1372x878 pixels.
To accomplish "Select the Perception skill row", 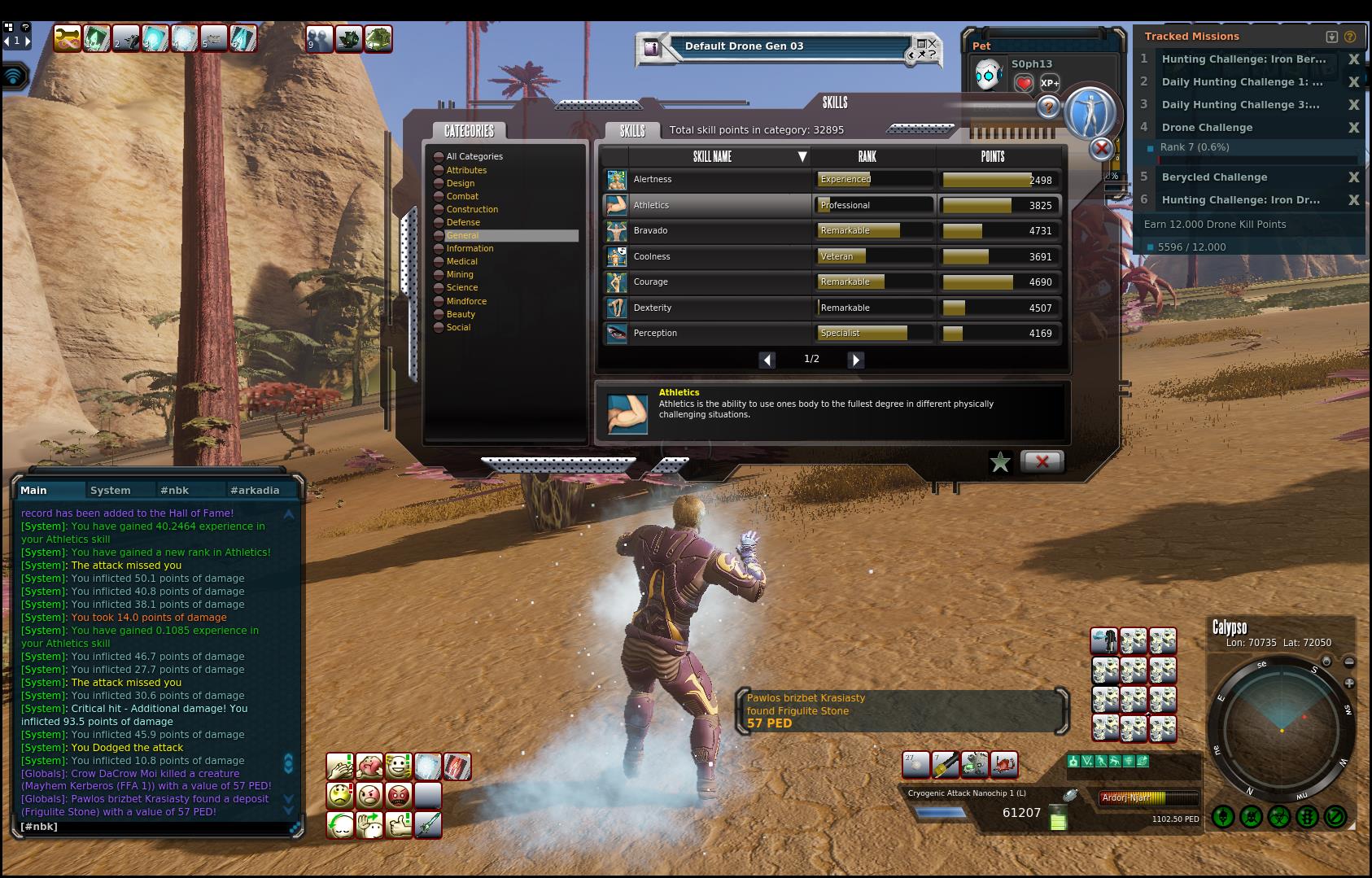I will click(706, 333).
